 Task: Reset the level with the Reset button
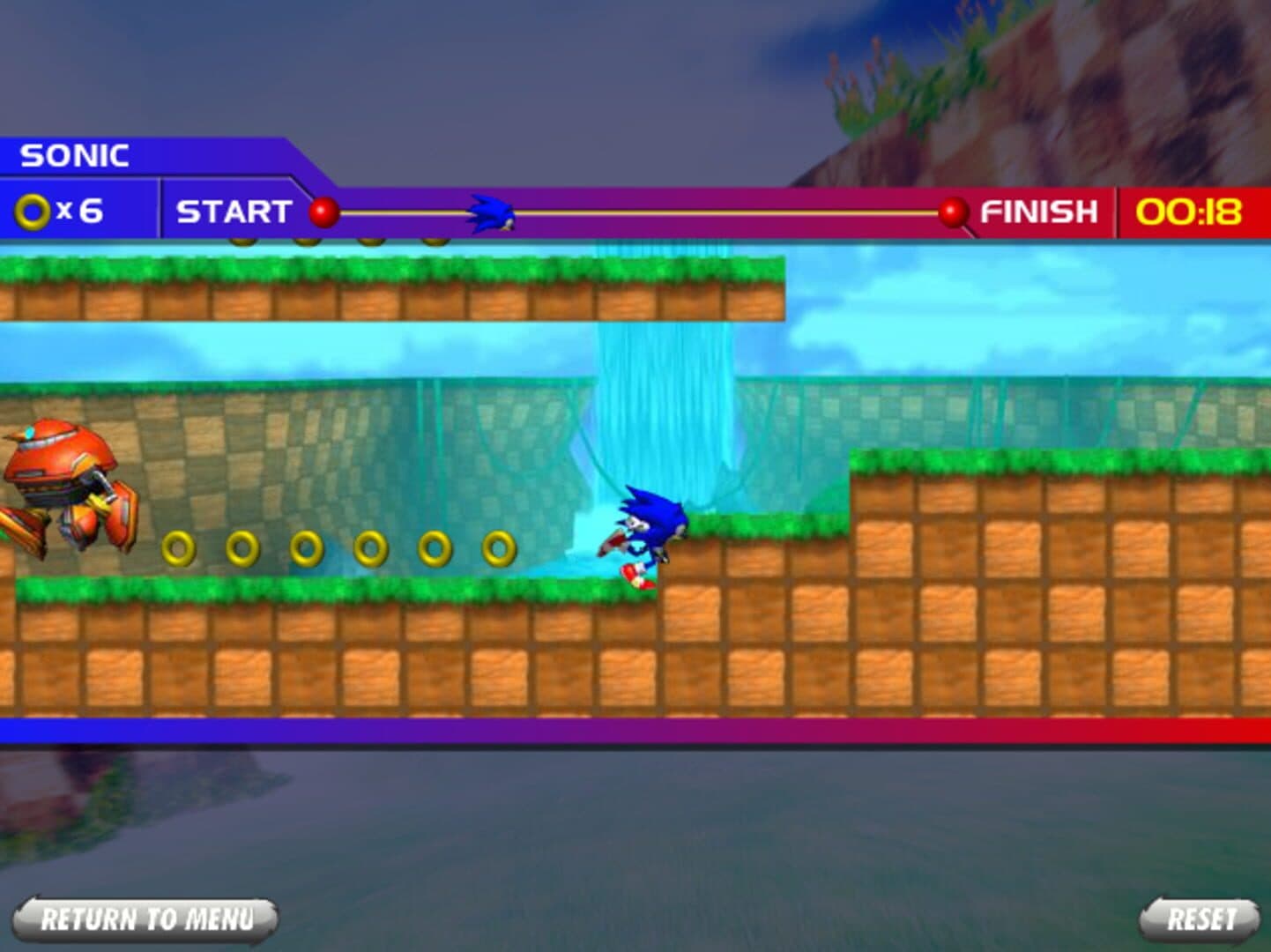pos(1200,919)
